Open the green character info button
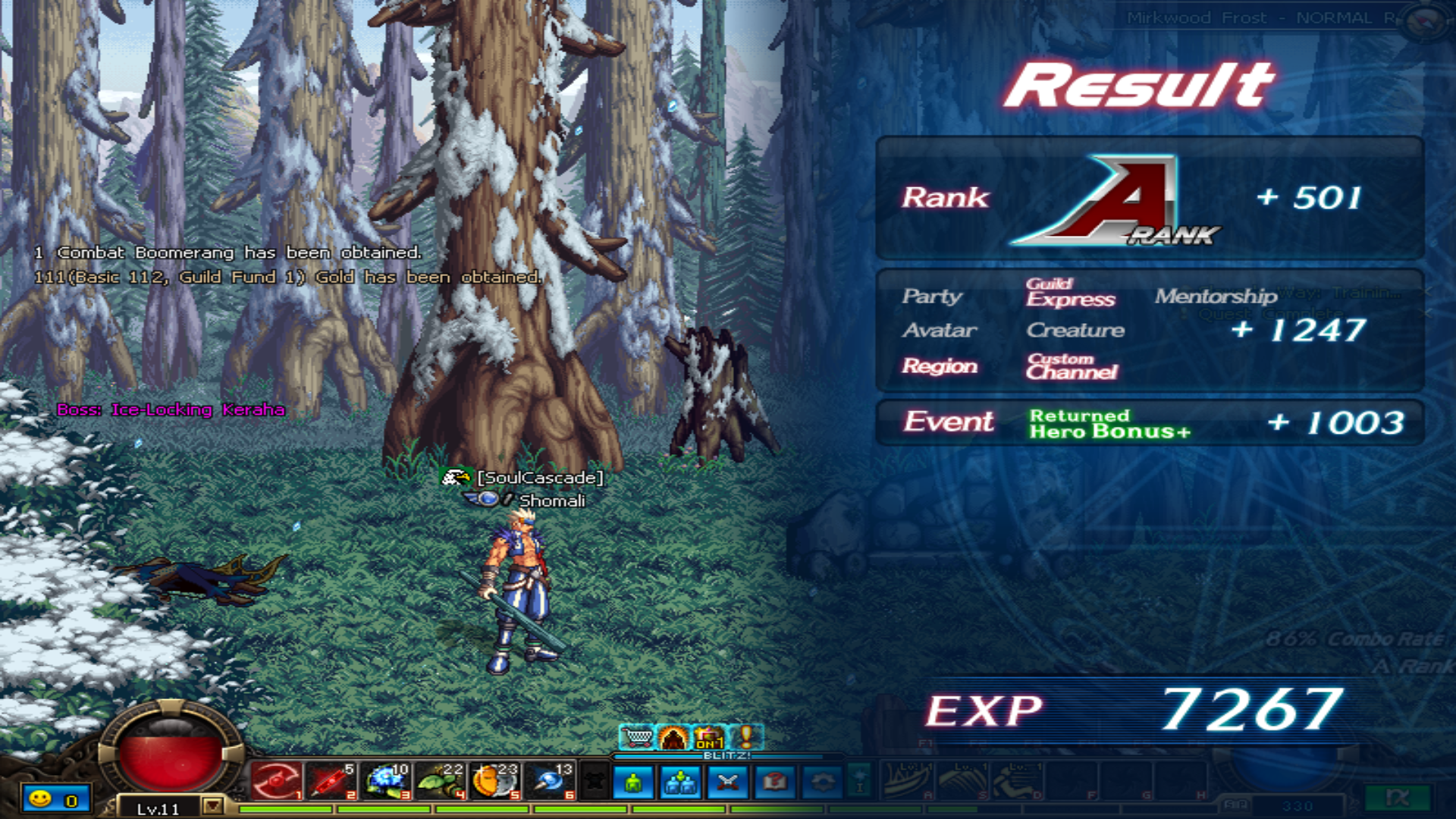Image resolution: width=1456 pixels, height=819 pixels. (634, 783)
